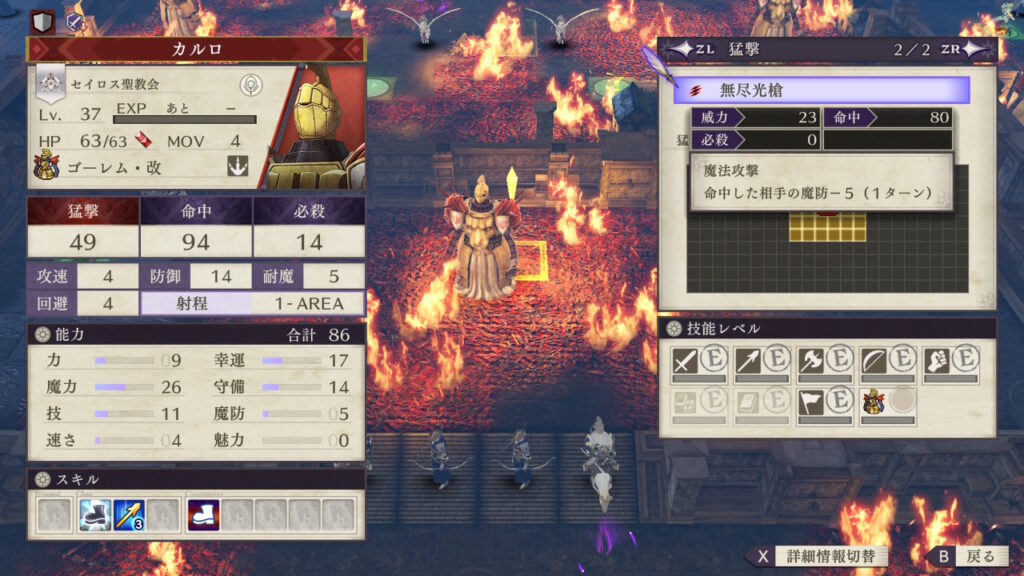The height and width of the screenshot is (576, 1024).
Task: Click the shield icon above the name banner
Action: click(x=42, y=19)
